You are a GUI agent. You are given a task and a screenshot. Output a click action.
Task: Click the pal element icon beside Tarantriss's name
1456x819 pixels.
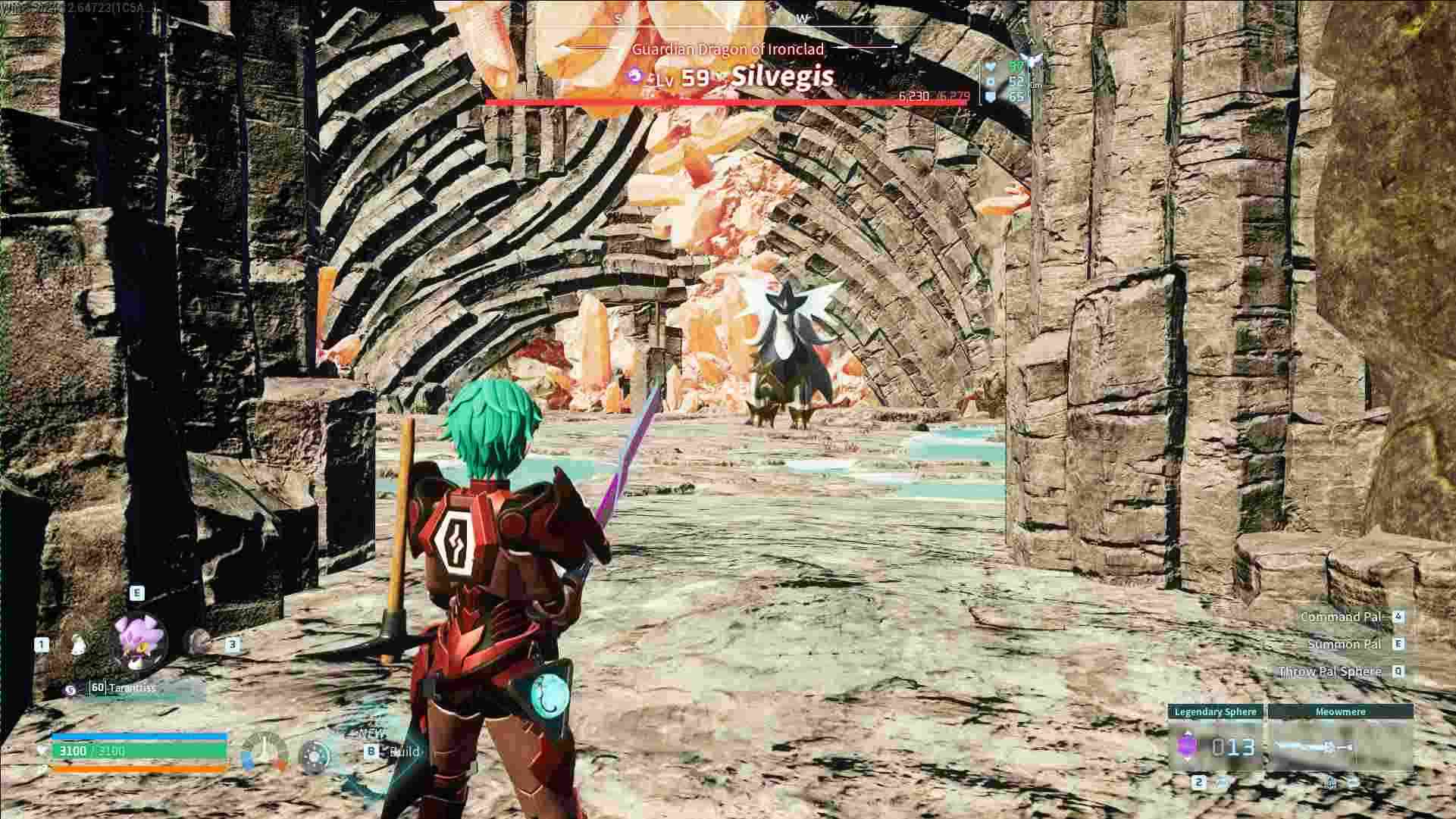70,689
